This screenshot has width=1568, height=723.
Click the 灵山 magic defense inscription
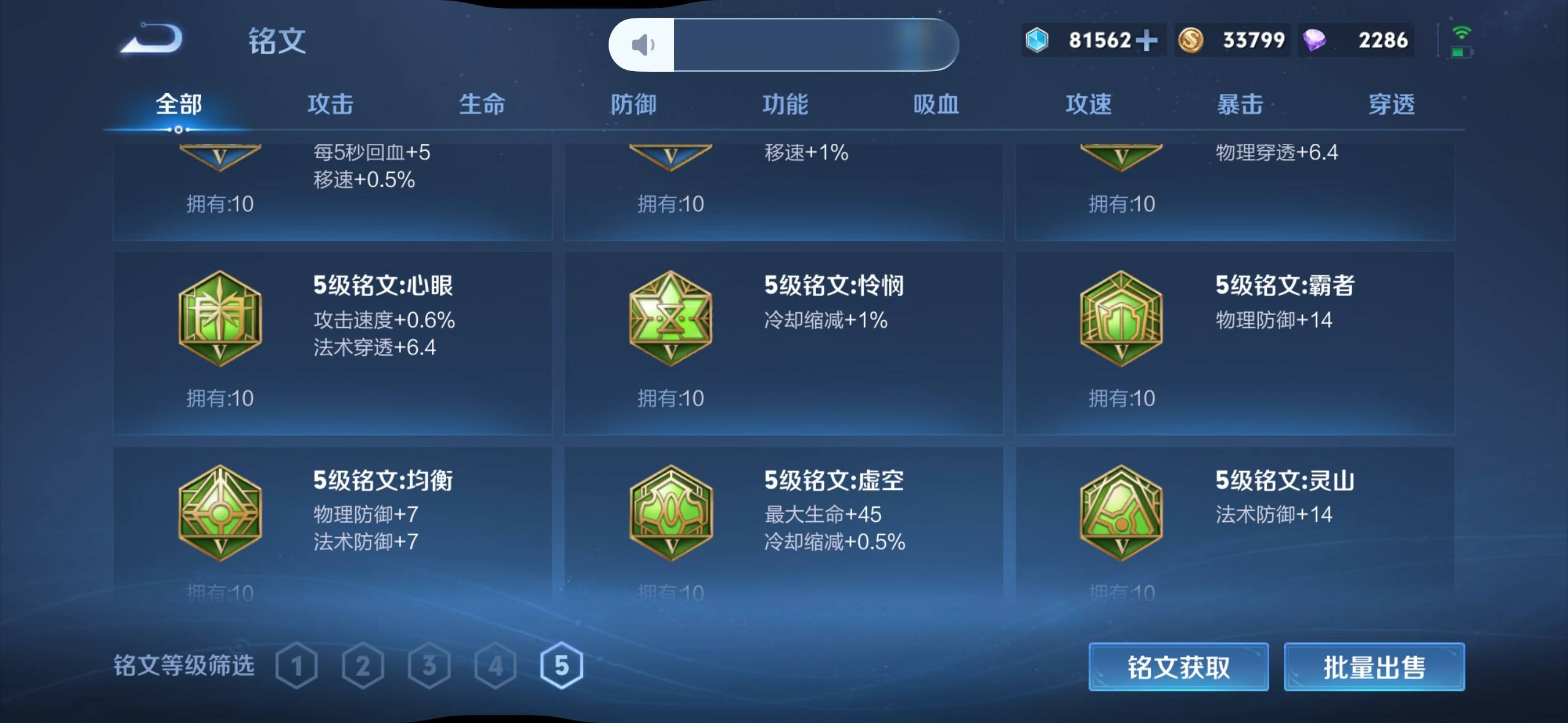1234,521
